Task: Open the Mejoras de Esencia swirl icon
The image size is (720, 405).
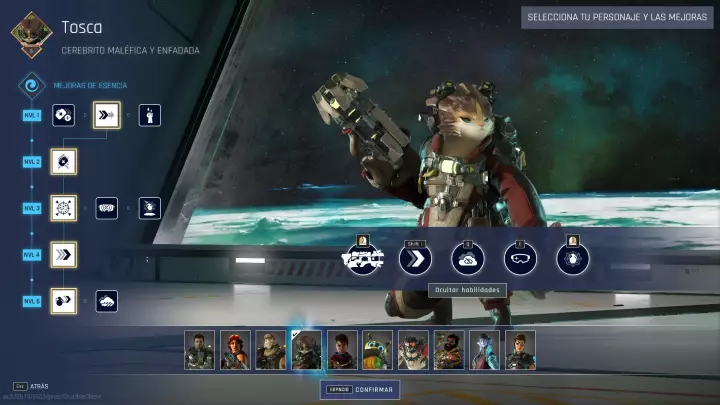Action: (x=33, y=86)
